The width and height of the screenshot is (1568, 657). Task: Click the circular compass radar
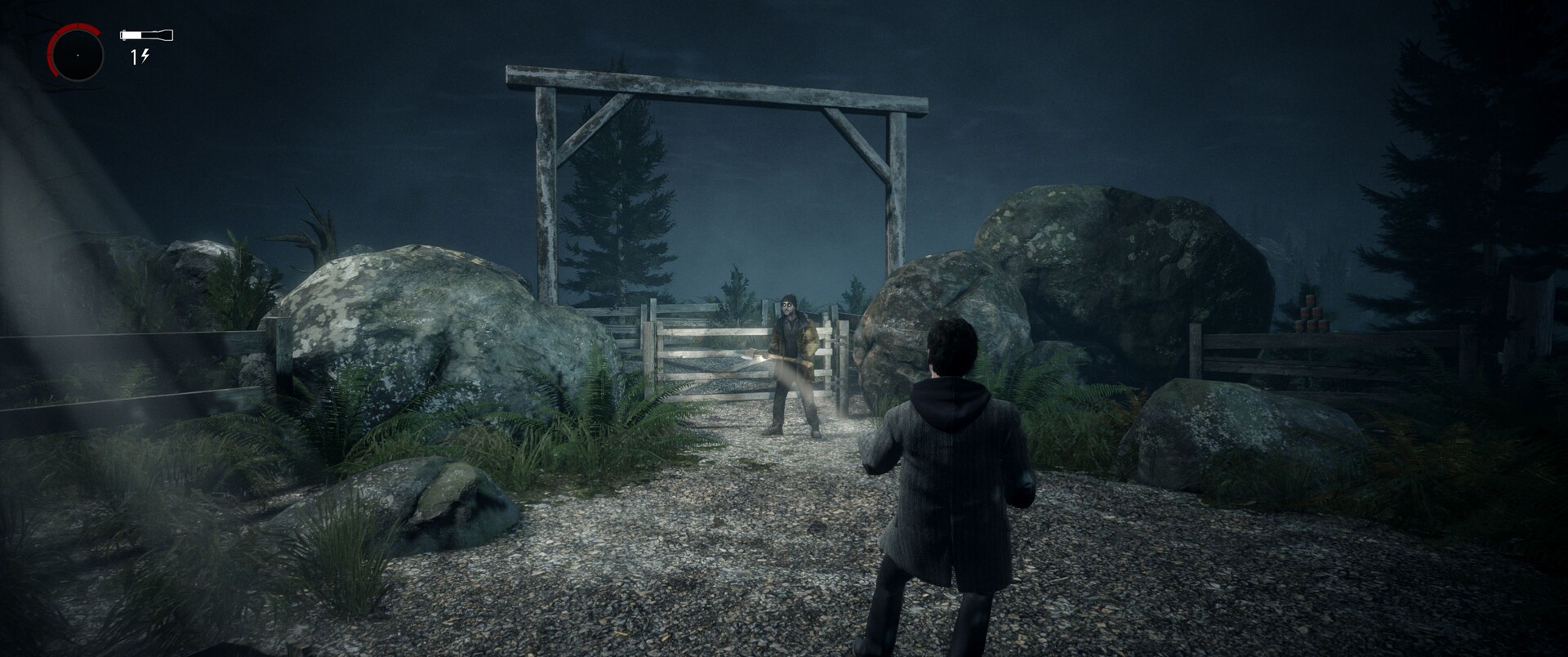point(77,54)
